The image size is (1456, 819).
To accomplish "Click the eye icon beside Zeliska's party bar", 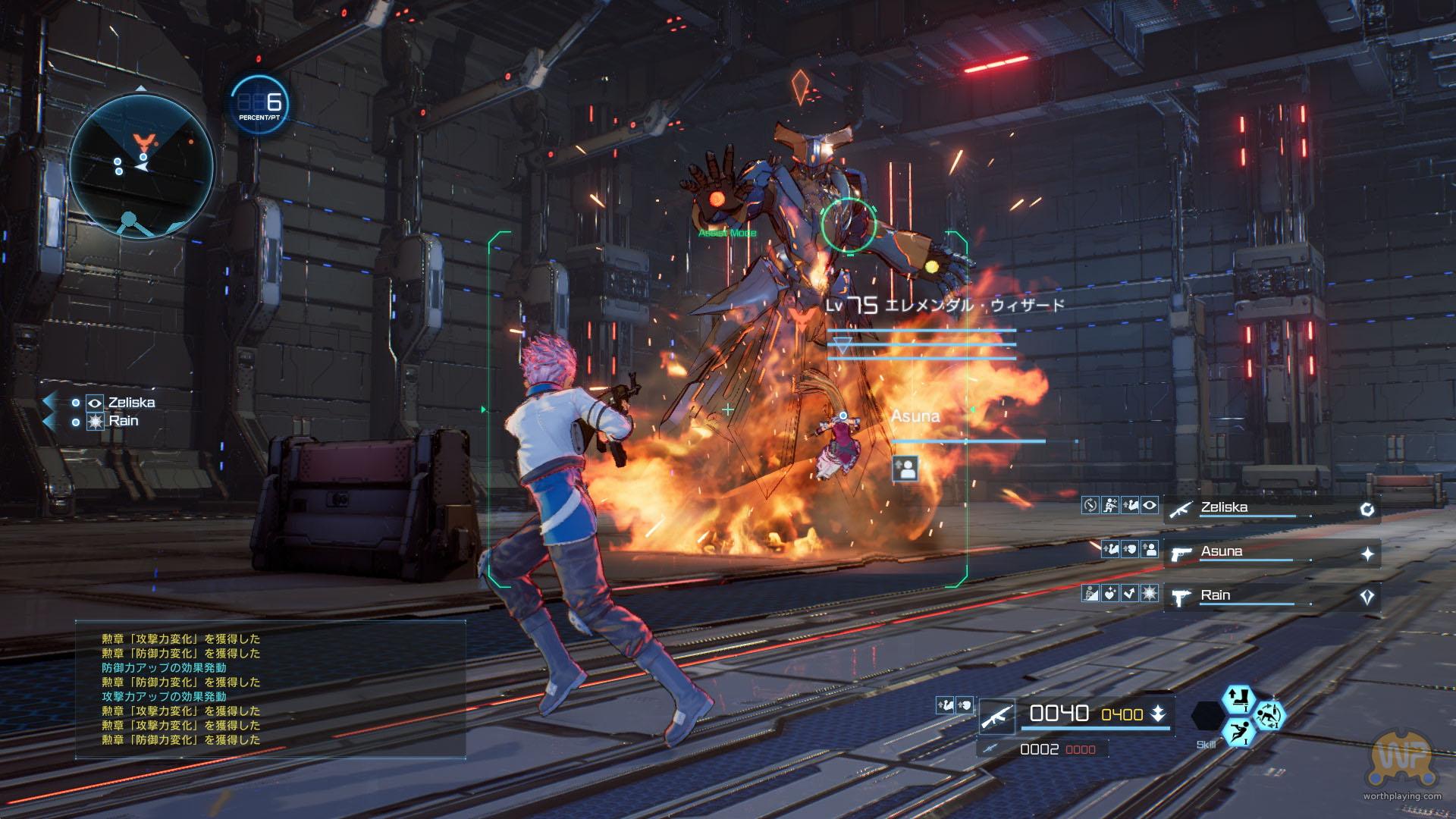I will point(1150,506).
